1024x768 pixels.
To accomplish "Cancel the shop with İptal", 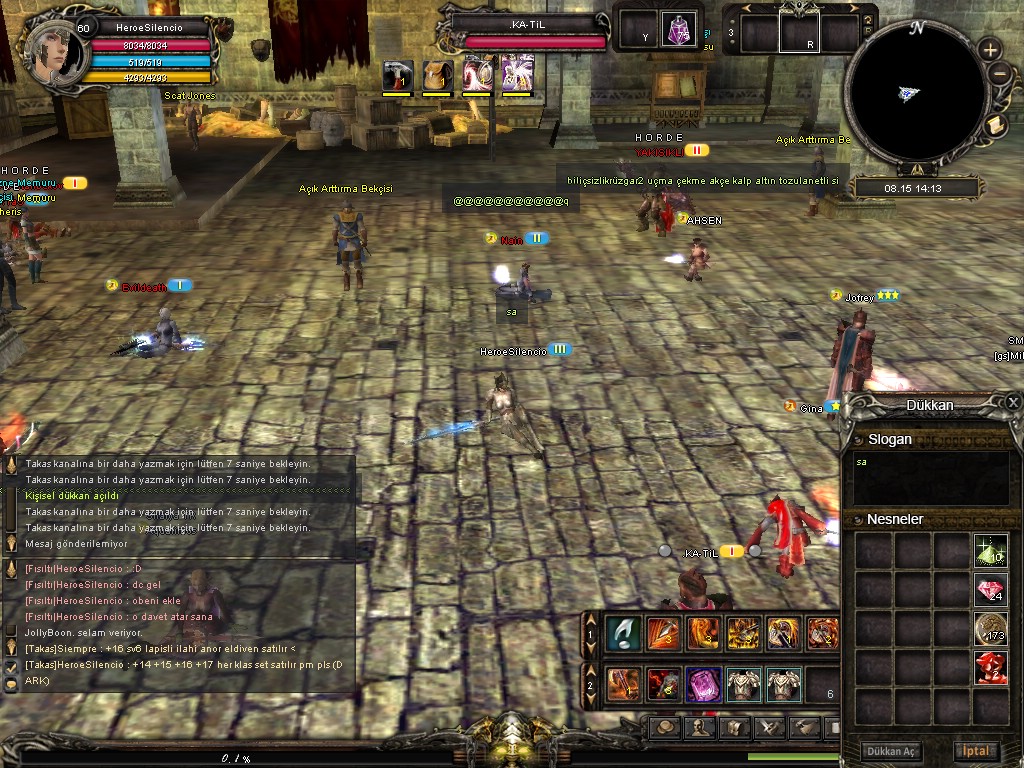I will click(976, 751).
